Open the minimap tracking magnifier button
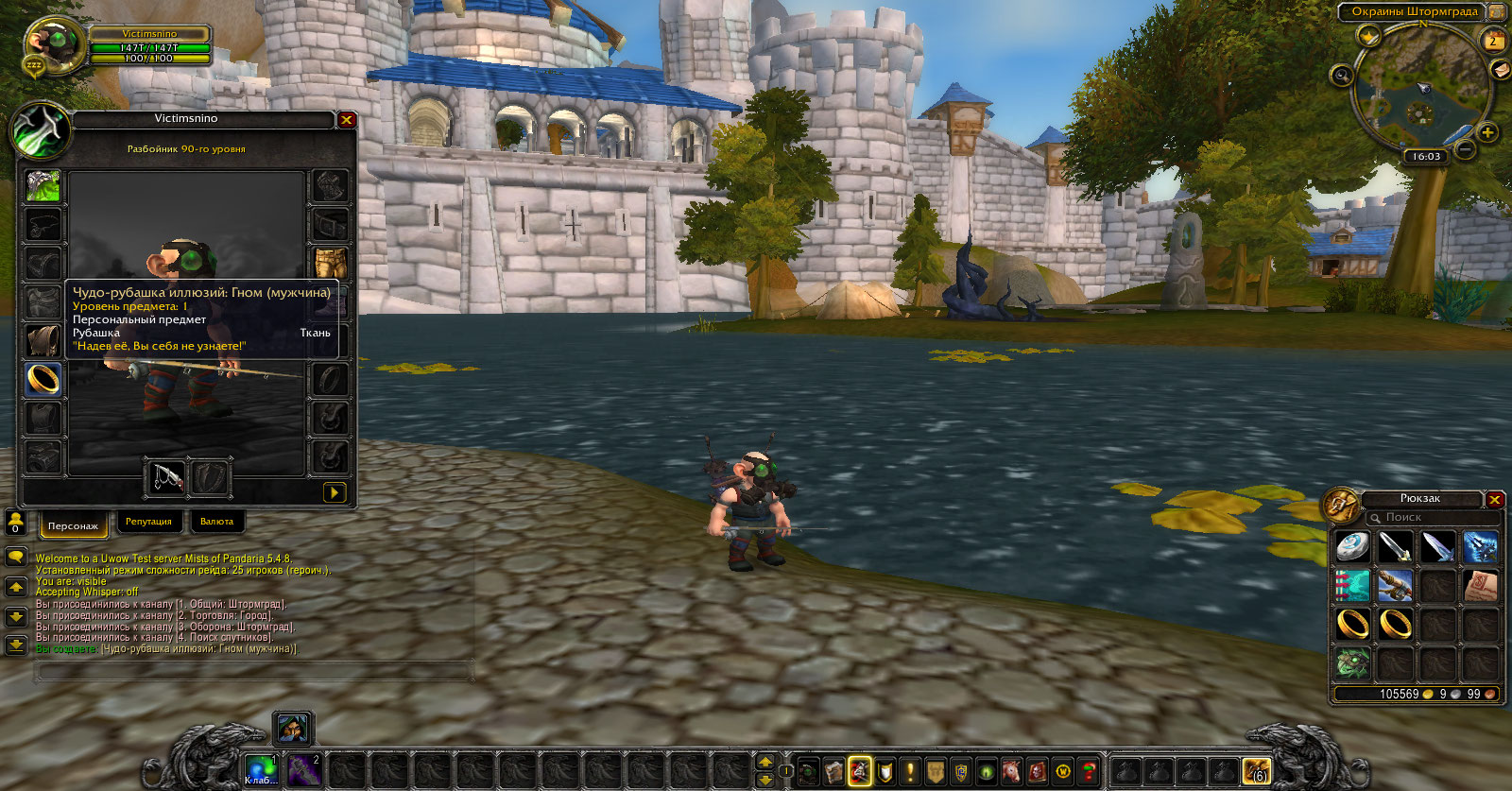The image size is (1512, 791). 1341,76
